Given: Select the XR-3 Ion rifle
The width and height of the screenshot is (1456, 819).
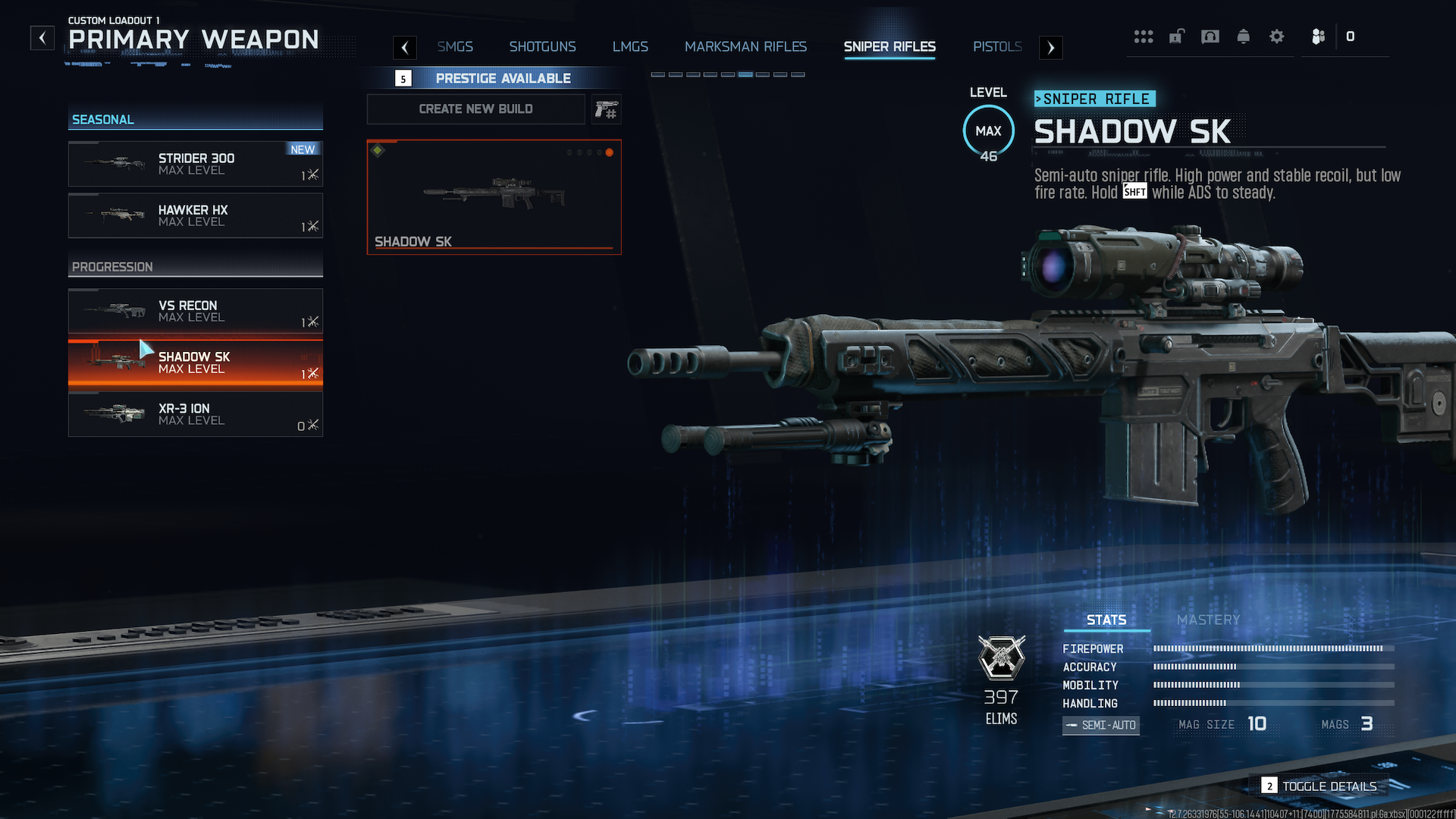Looking at the screenshot, I should pos(196,414).
